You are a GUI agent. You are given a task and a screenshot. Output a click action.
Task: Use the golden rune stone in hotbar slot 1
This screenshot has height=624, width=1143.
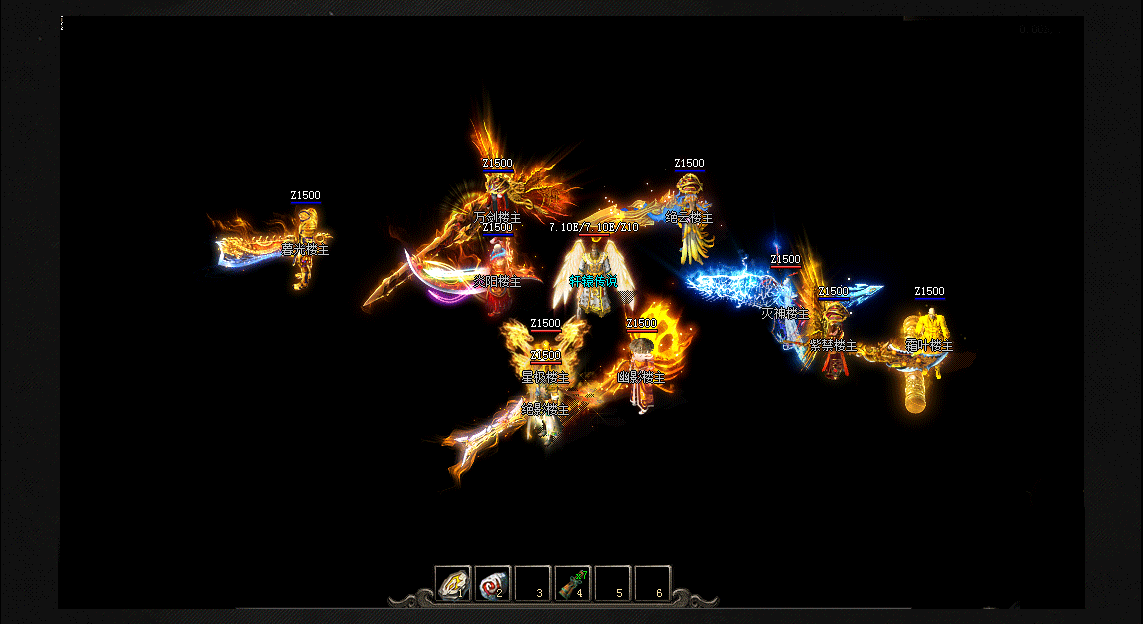(453, 583)
